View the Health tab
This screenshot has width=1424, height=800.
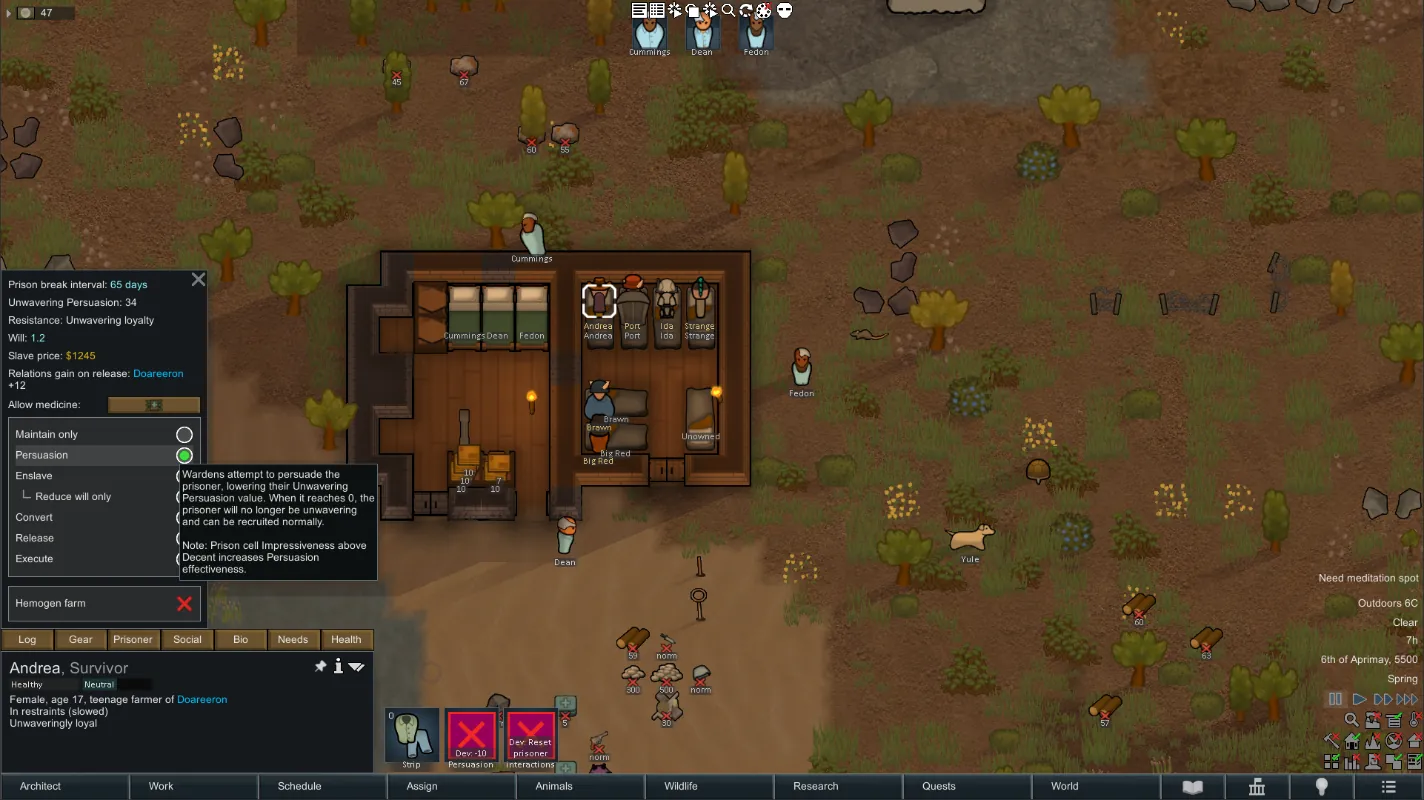point(346,640)
